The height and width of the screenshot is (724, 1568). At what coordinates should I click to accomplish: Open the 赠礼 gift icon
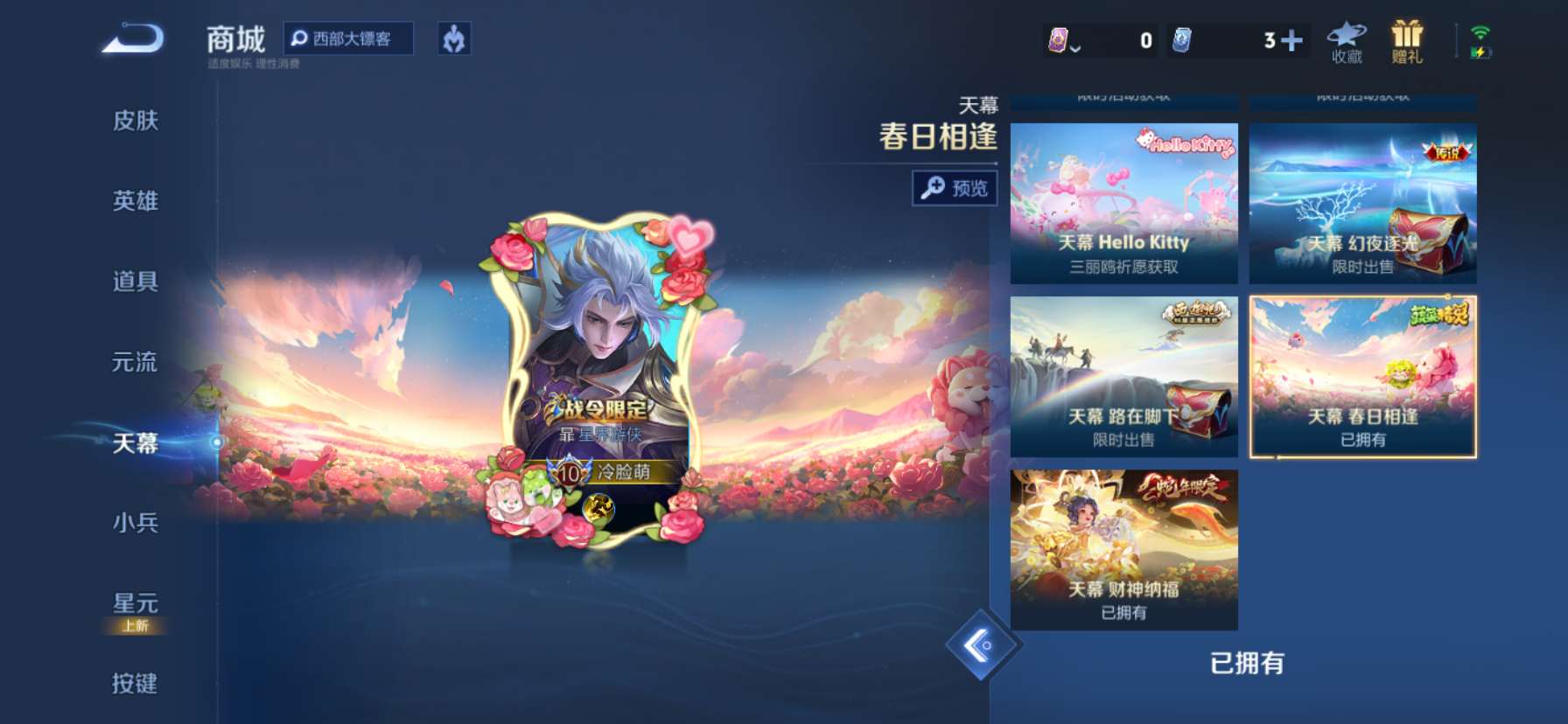coord(1409,39)
